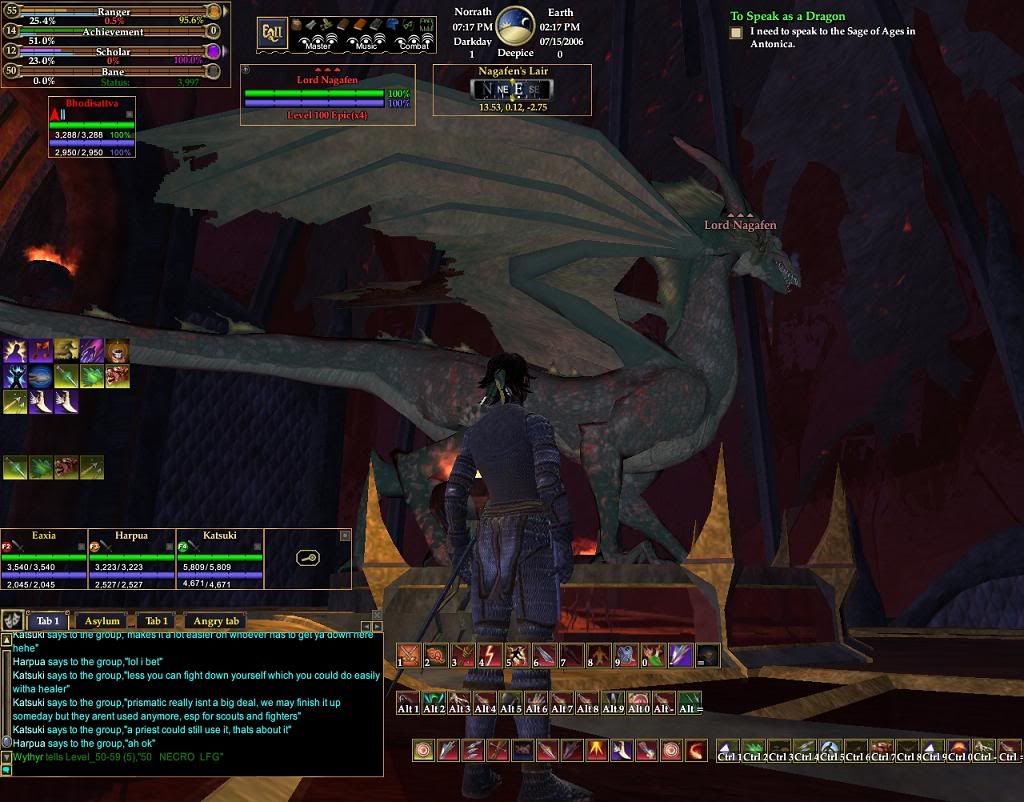Image resolution: width=1024 pixels, height=802 pixels.
Task: Activate the hotbar ability in slot 1
Action: 409,656
